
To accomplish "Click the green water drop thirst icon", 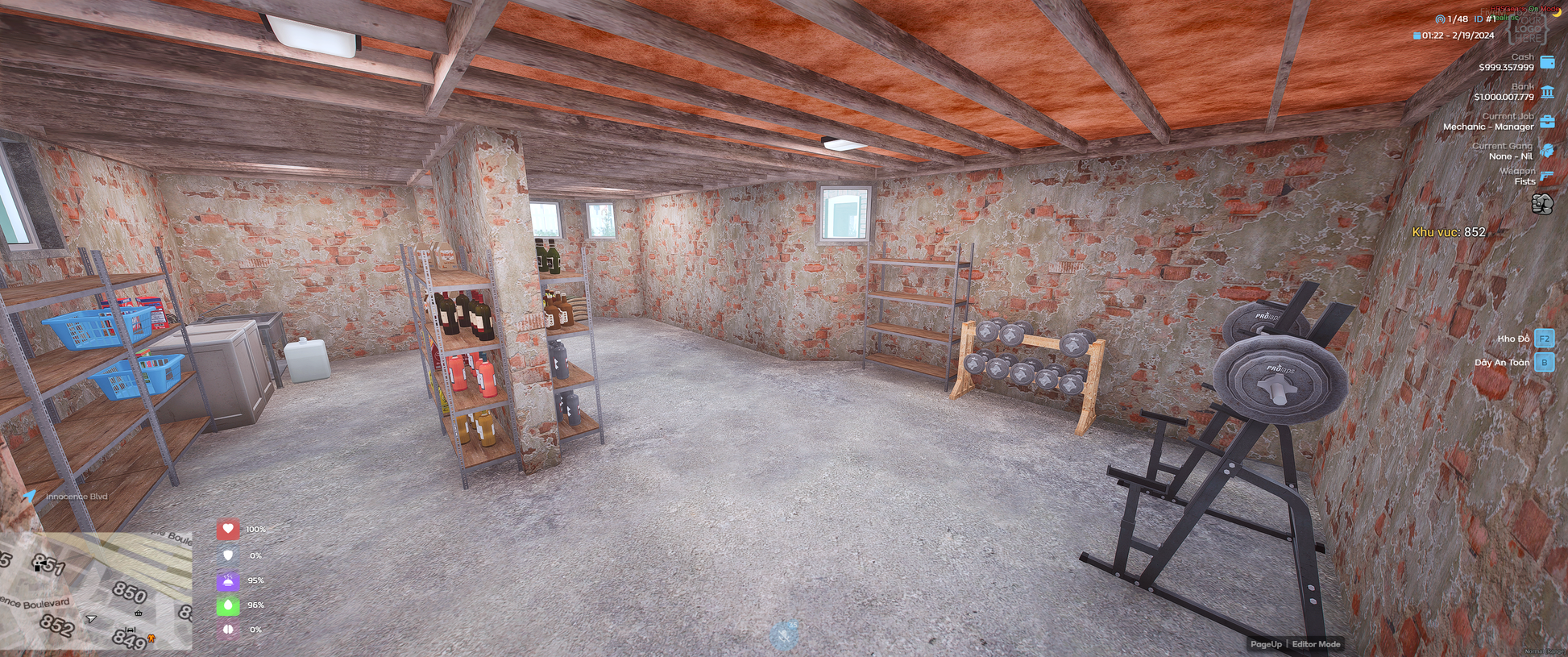I will point(228,605).
